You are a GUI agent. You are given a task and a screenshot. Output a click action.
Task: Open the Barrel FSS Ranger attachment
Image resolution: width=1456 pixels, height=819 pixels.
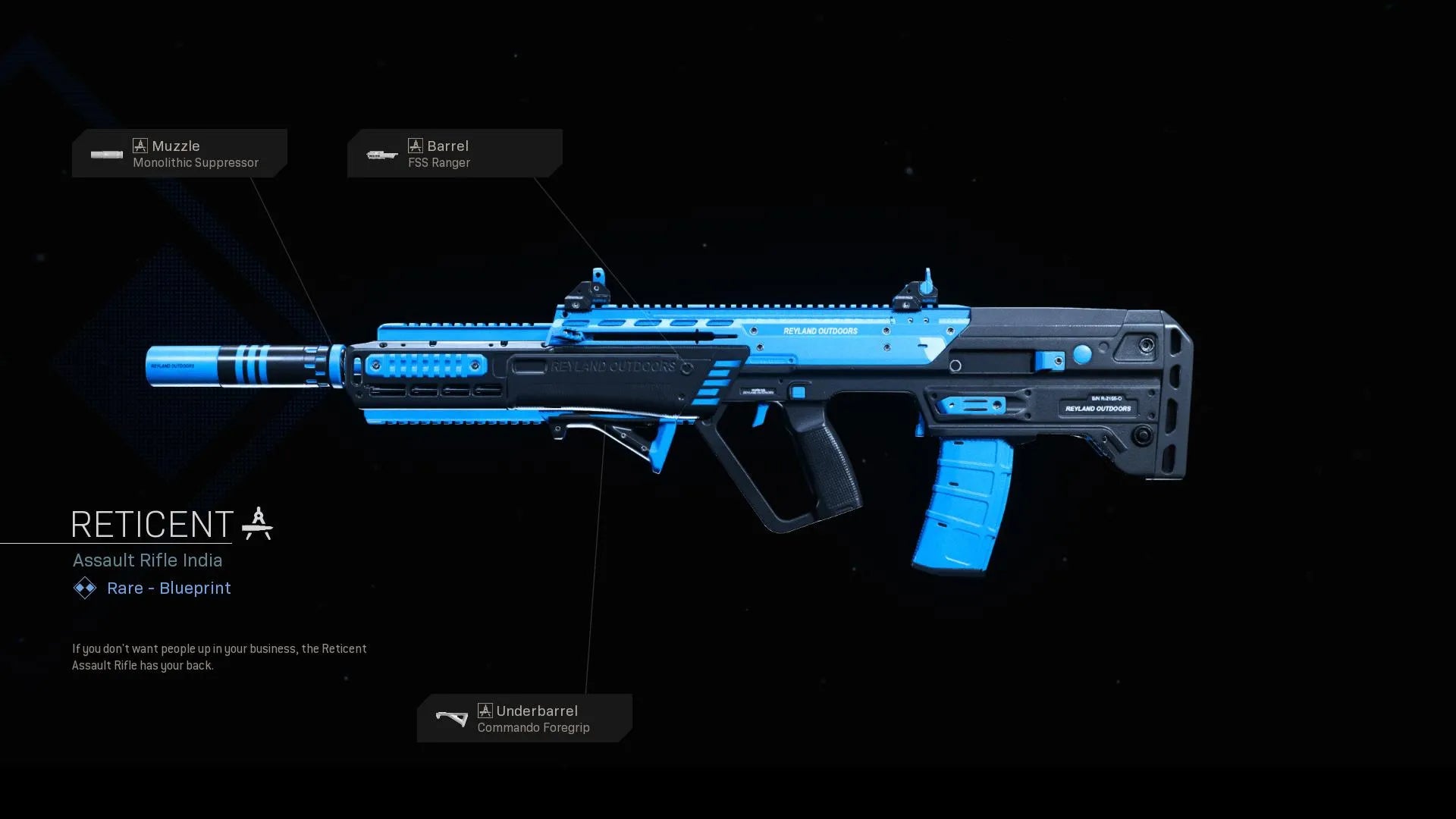454,154
